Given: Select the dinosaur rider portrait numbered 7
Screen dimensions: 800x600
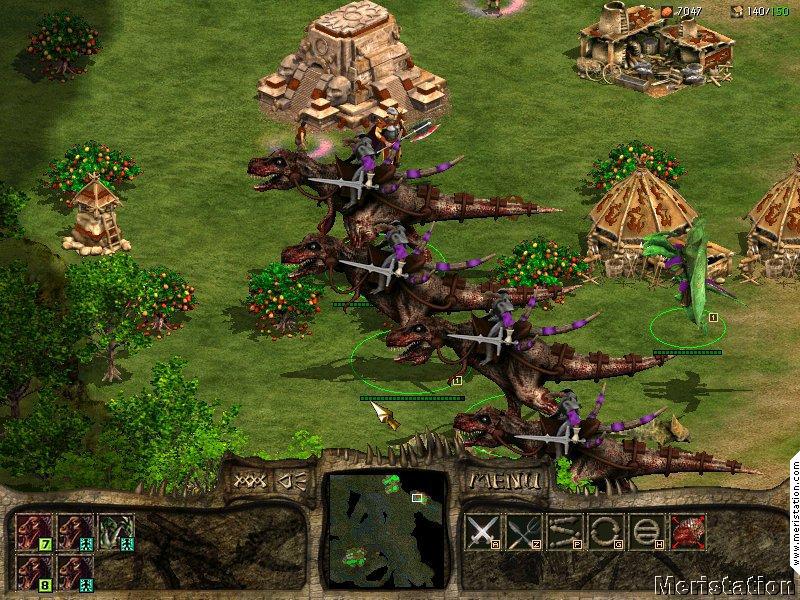Looking at the screenshot, I should 32,532.
